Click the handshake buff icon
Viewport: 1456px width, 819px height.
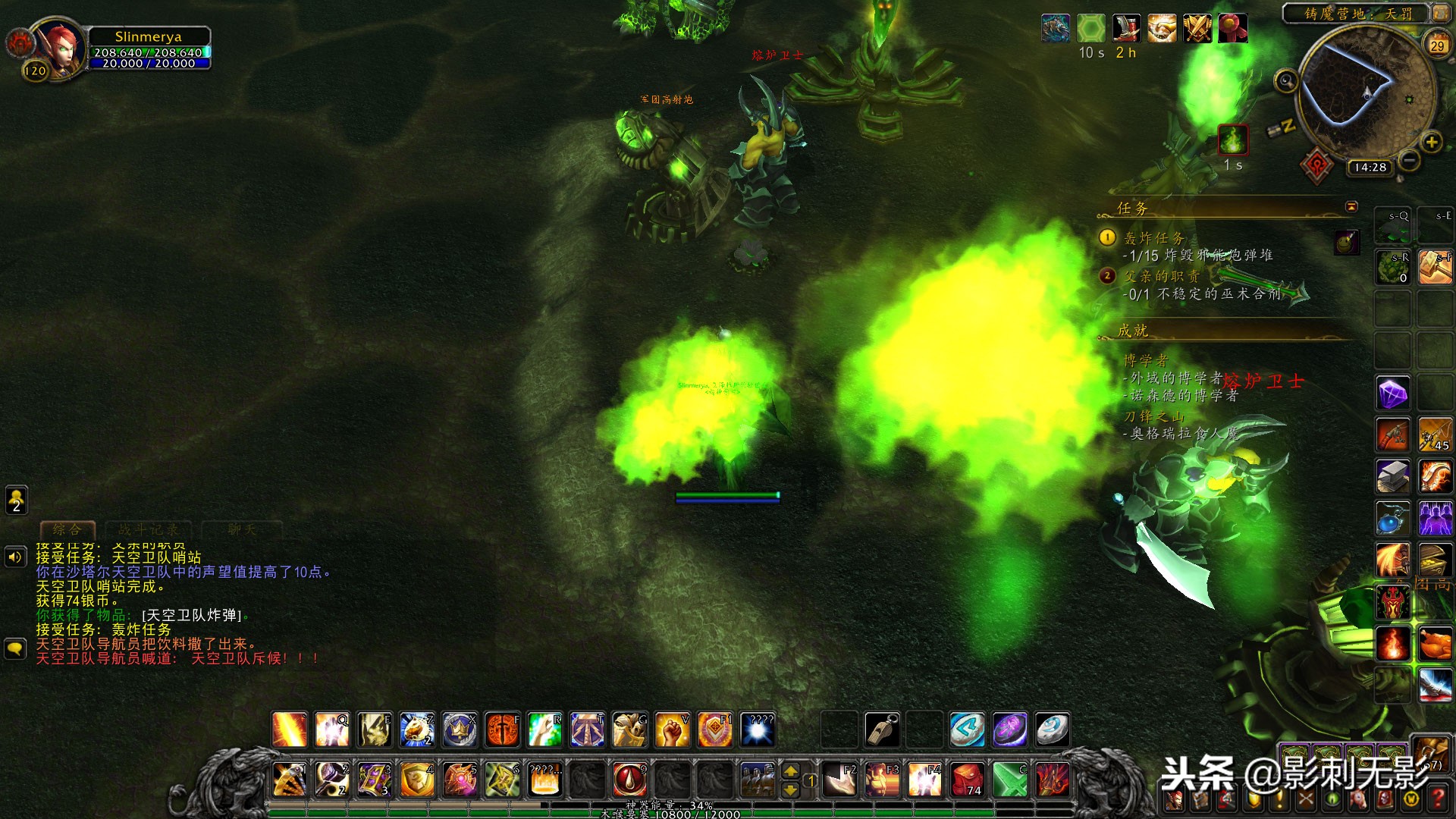pos(1162,29)
